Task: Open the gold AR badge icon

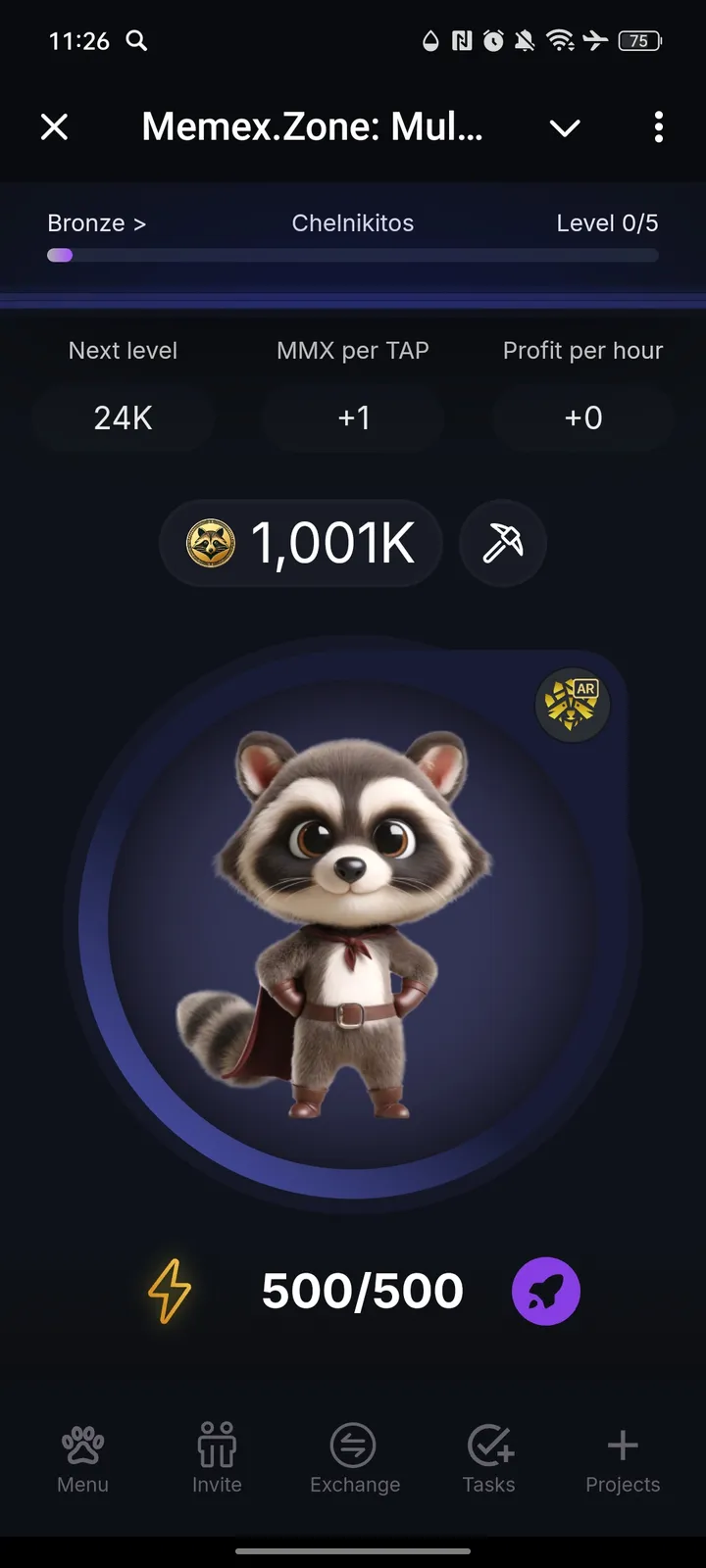Action: pos(573,705)
